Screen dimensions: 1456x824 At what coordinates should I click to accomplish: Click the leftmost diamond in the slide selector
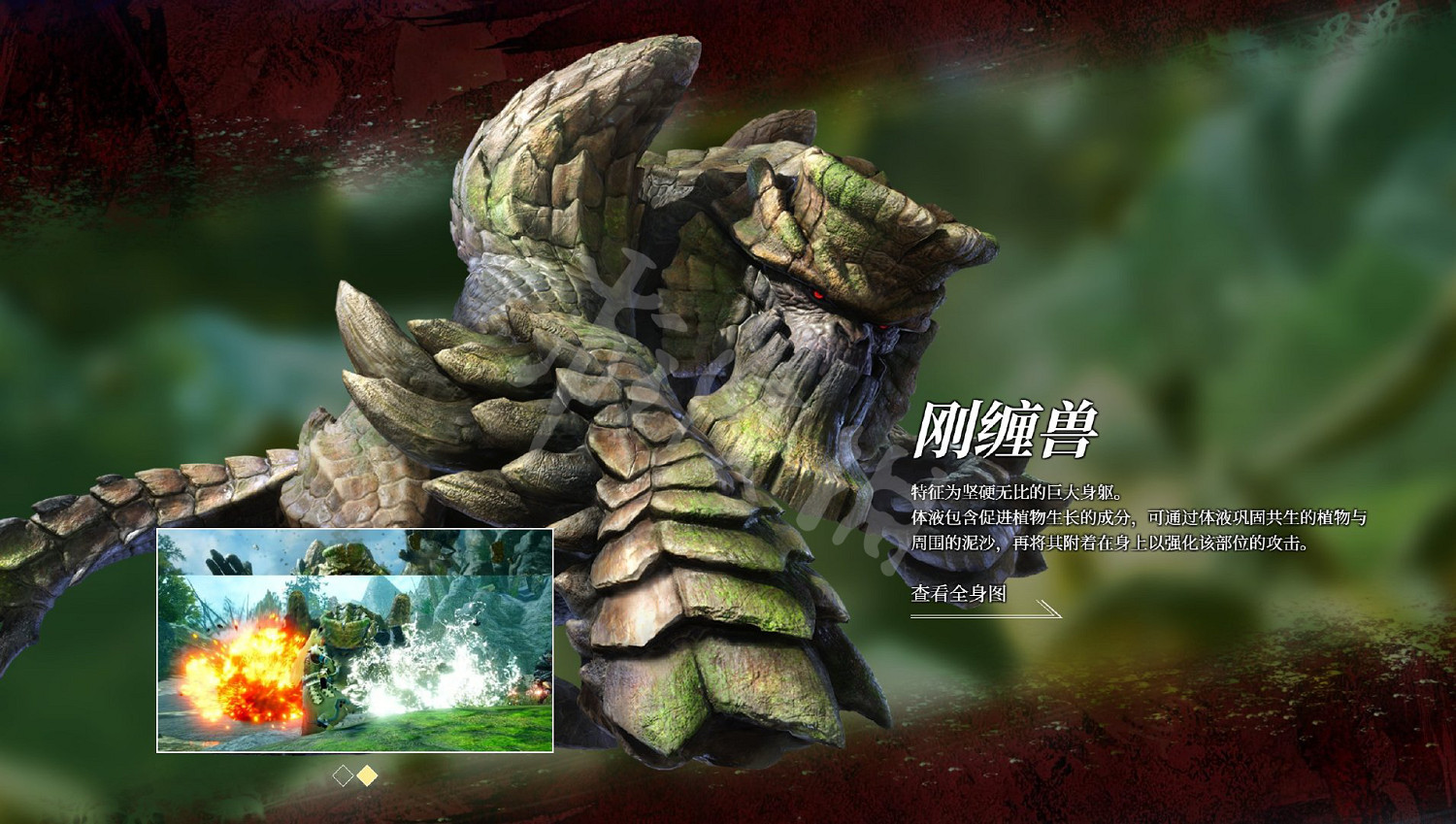[x=343, y=775]
